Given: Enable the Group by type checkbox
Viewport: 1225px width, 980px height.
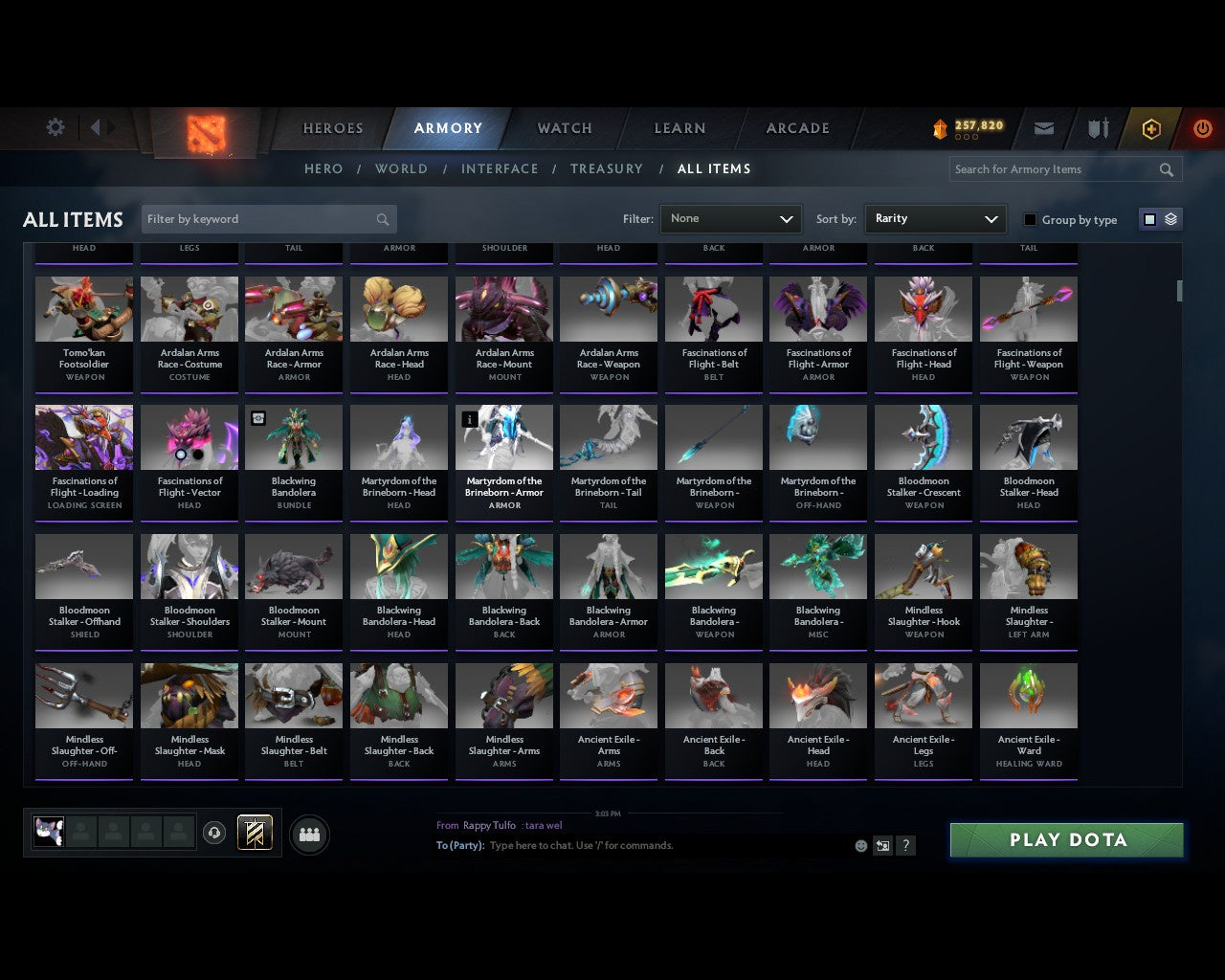Looking at the screenshot, I should point(1030,219).
